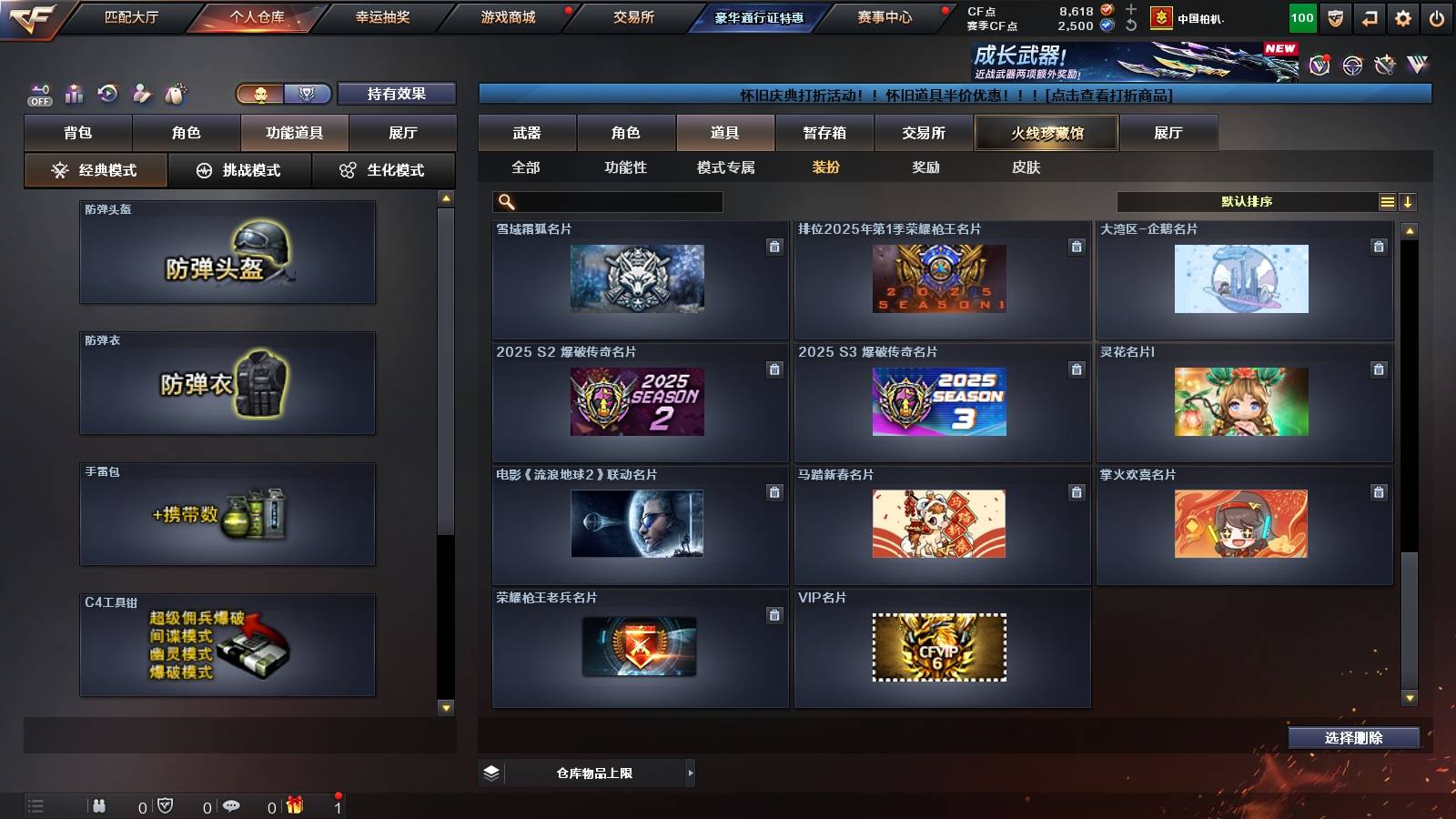Open the gift box icon with notification dot

pos(293,806)
